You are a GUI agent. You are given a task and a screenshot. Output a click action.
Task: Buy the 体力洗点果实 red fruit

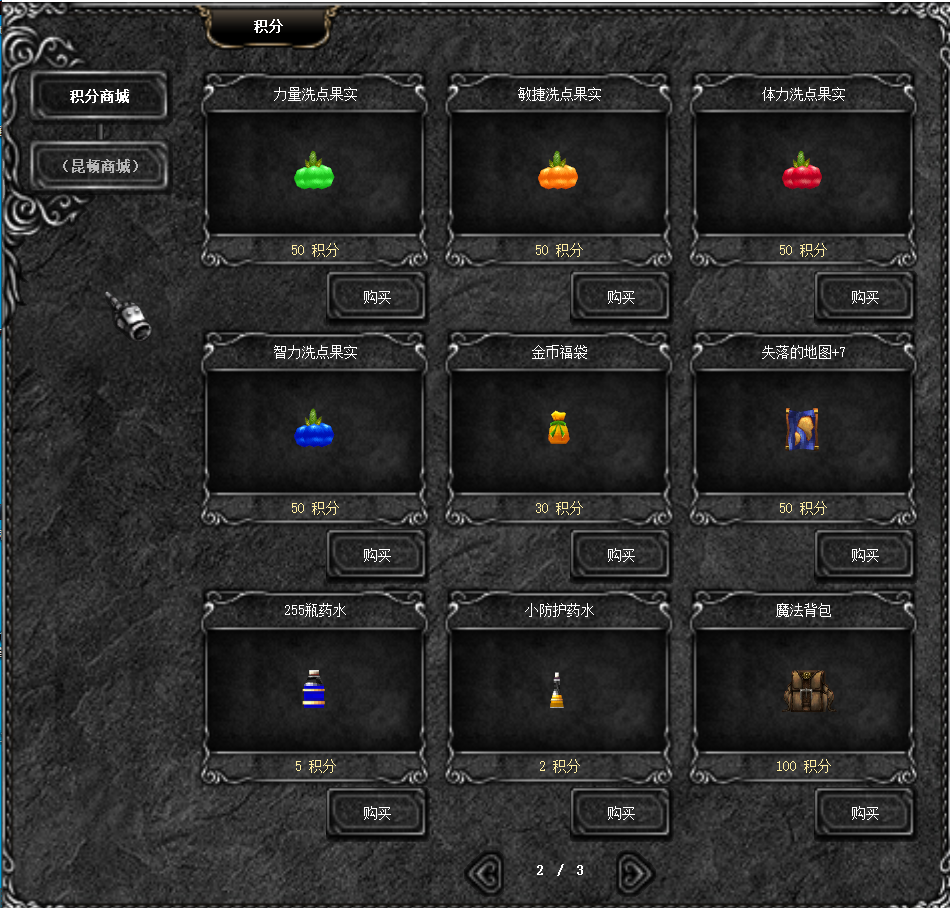(865, 297)
